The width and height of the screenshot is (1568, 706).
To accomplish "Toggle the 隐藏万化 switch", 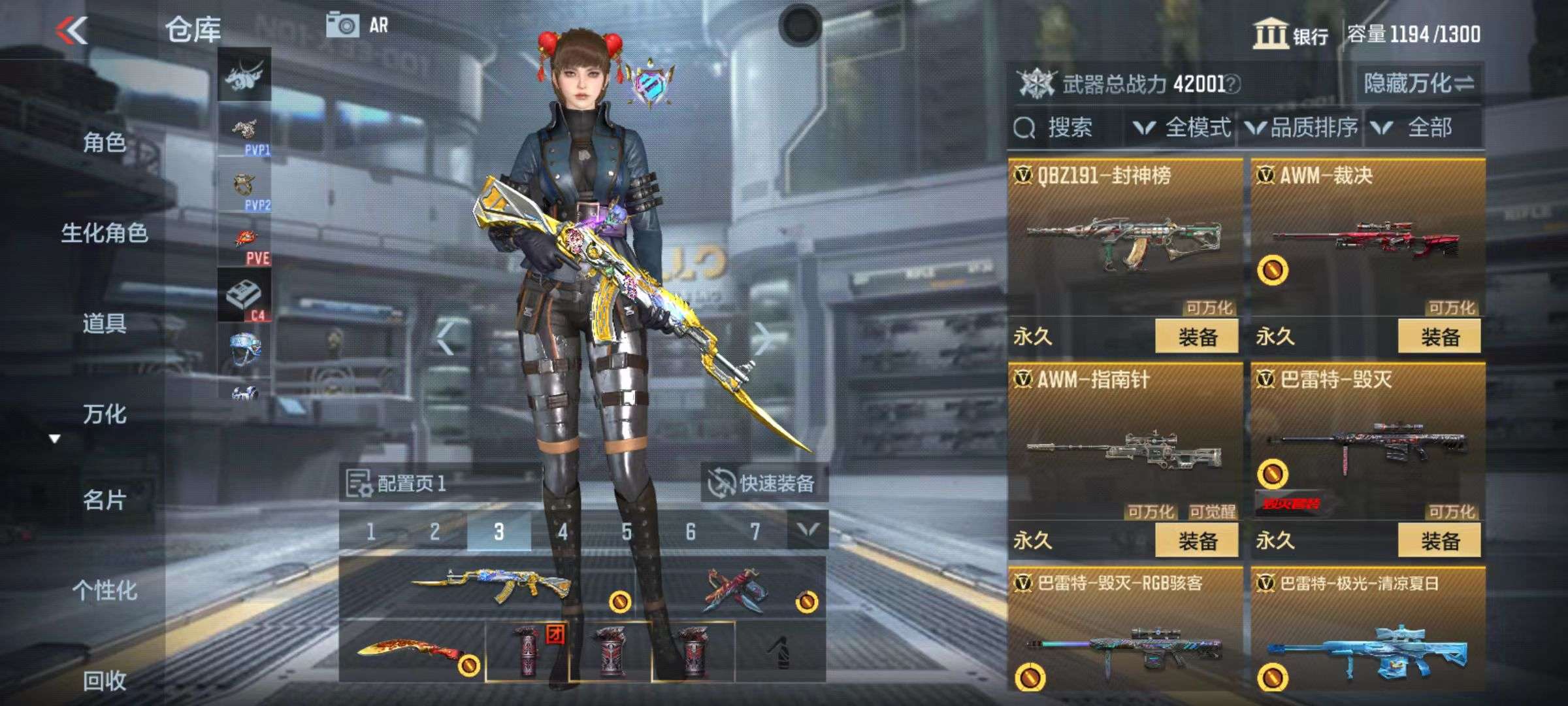I will click(1418, 84).
